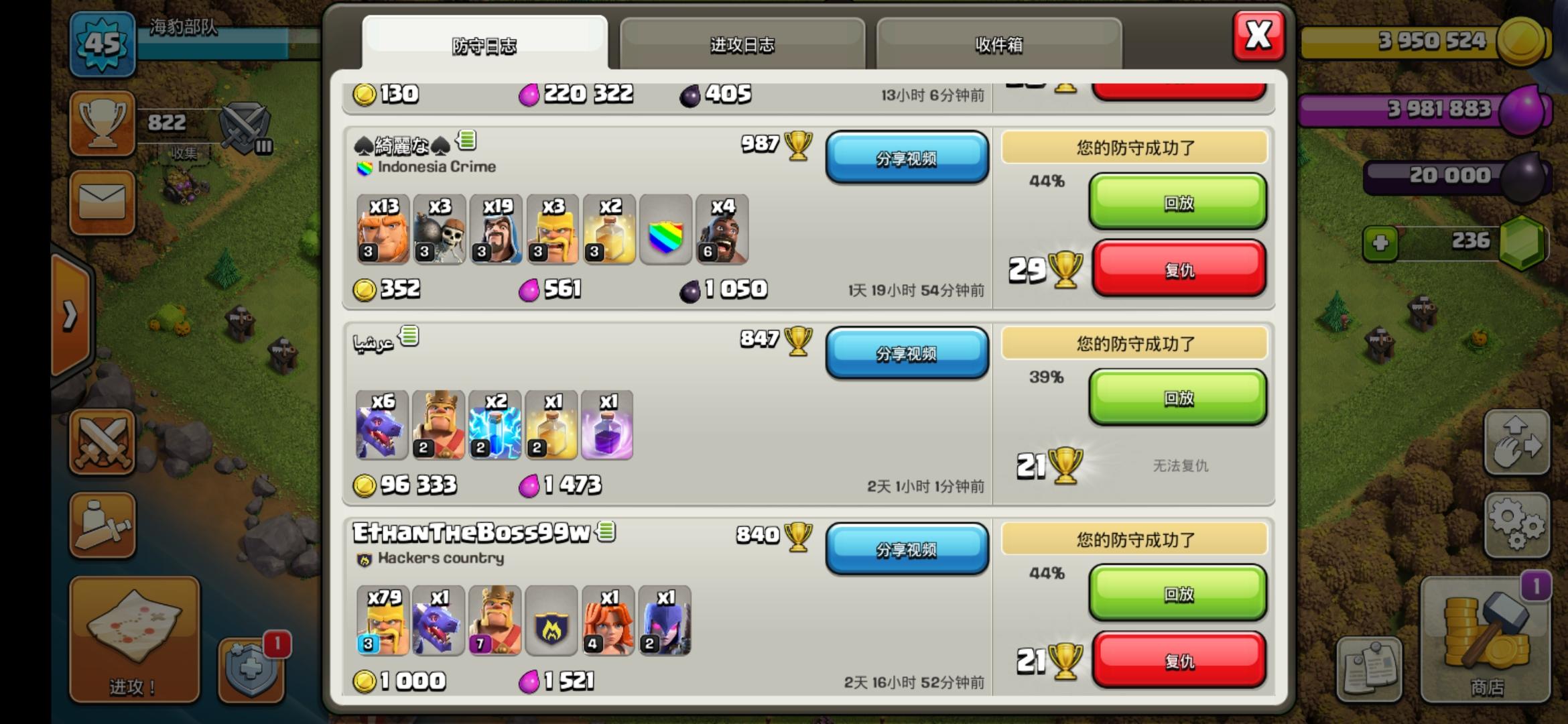Open the mail envelope icon on left sidebar
The image size is (1568, 724).
pyautogui.click(x=102, y=202)
